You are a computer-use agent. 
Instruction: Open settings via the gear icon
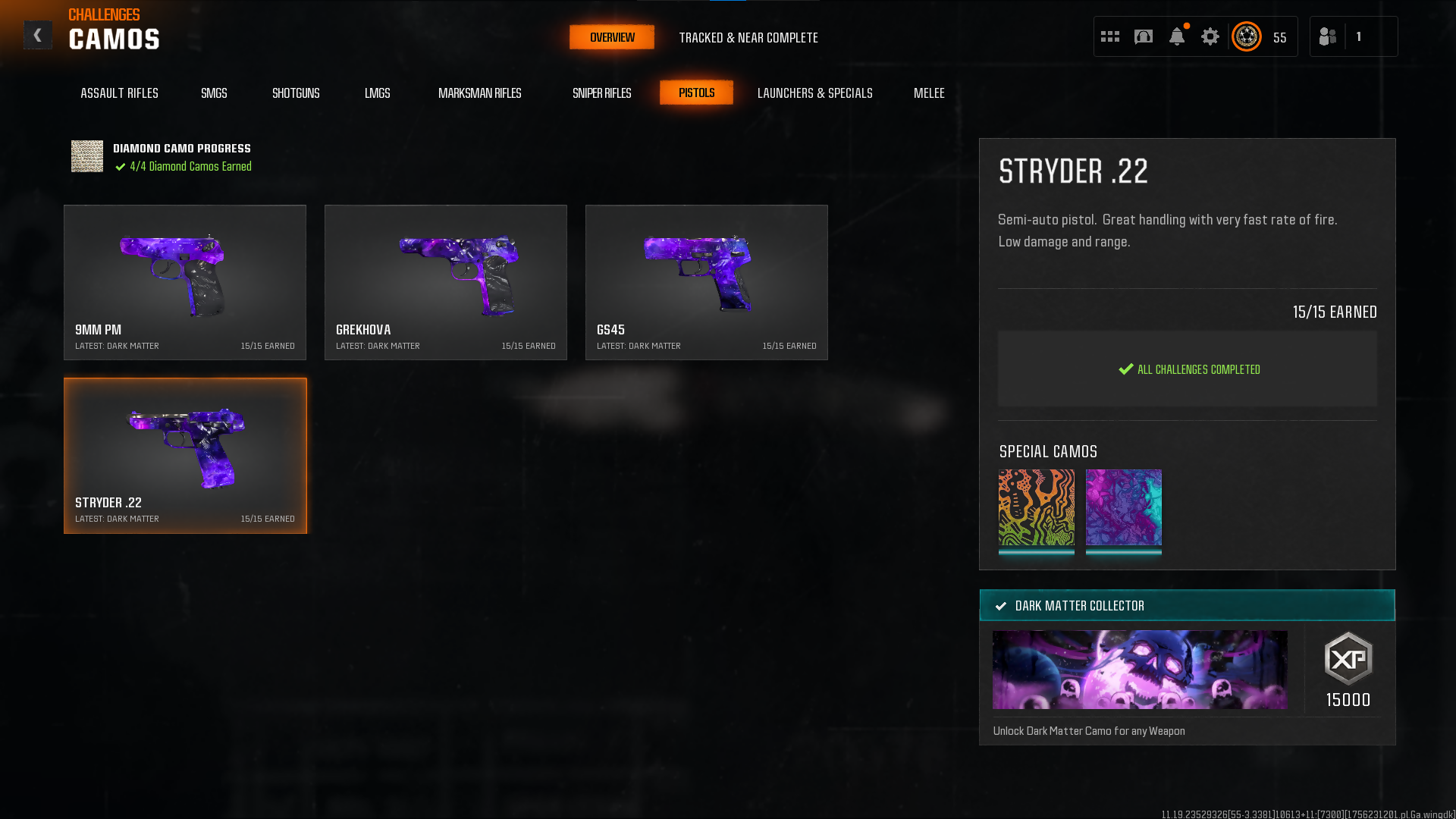click(x=1210, y=36)
